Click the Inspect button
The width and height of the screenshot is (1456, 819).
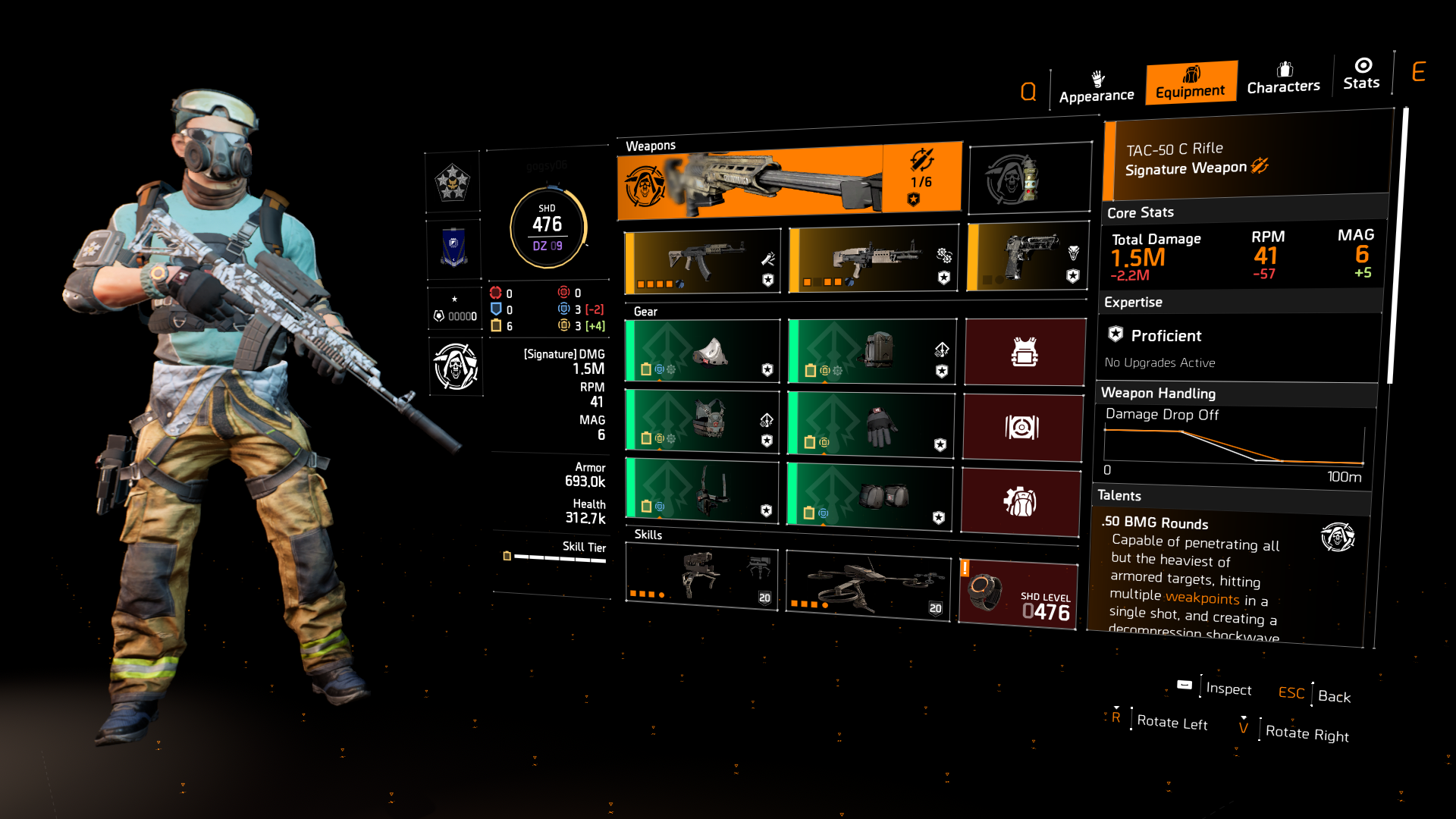pos(1228,689)
